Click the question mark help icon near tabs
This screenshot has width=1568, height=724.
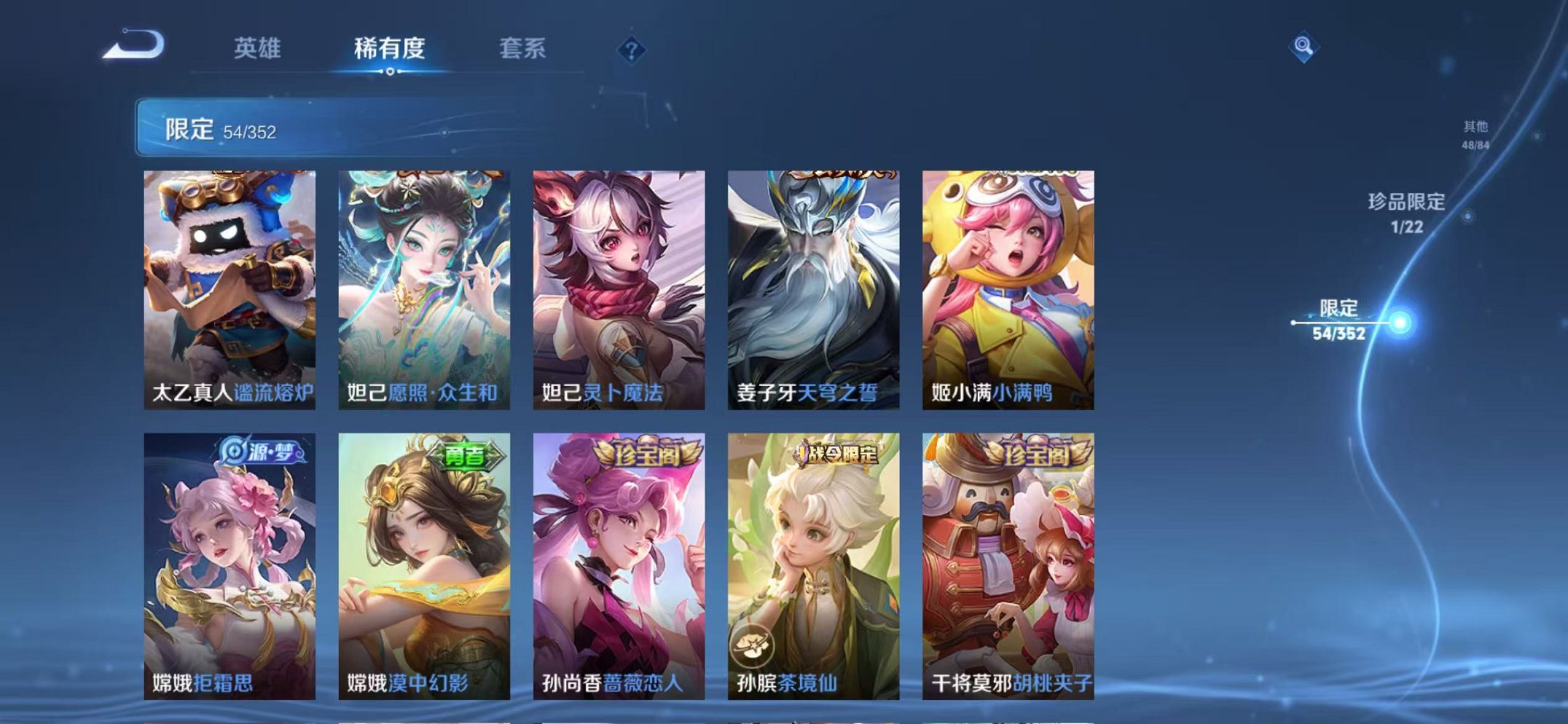click(x=632, y=50)
